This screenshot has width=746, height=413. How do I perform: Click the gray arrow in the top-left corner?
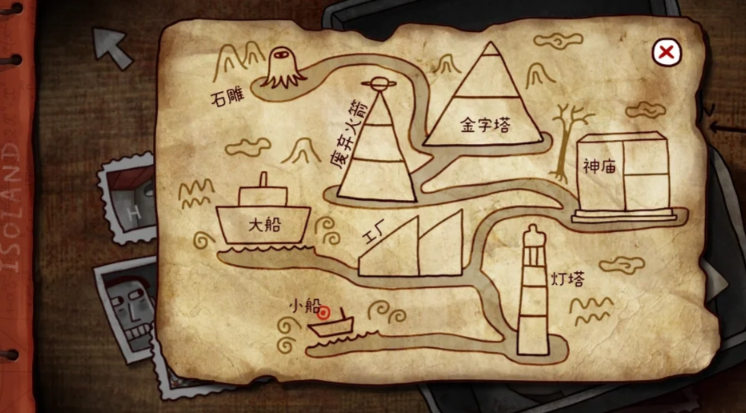(112, 47)
